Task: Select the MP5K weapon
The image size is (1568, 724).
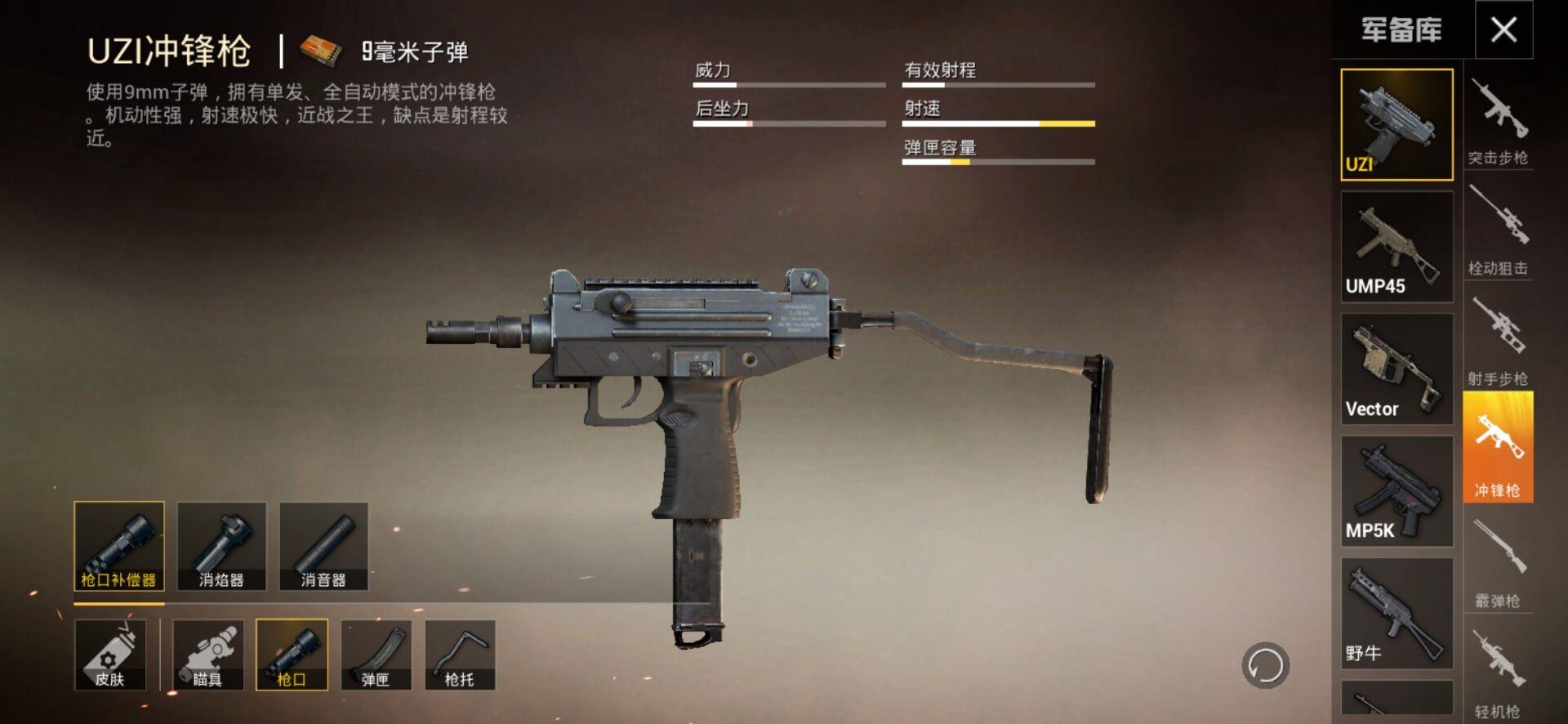Action: (1396, 491)
